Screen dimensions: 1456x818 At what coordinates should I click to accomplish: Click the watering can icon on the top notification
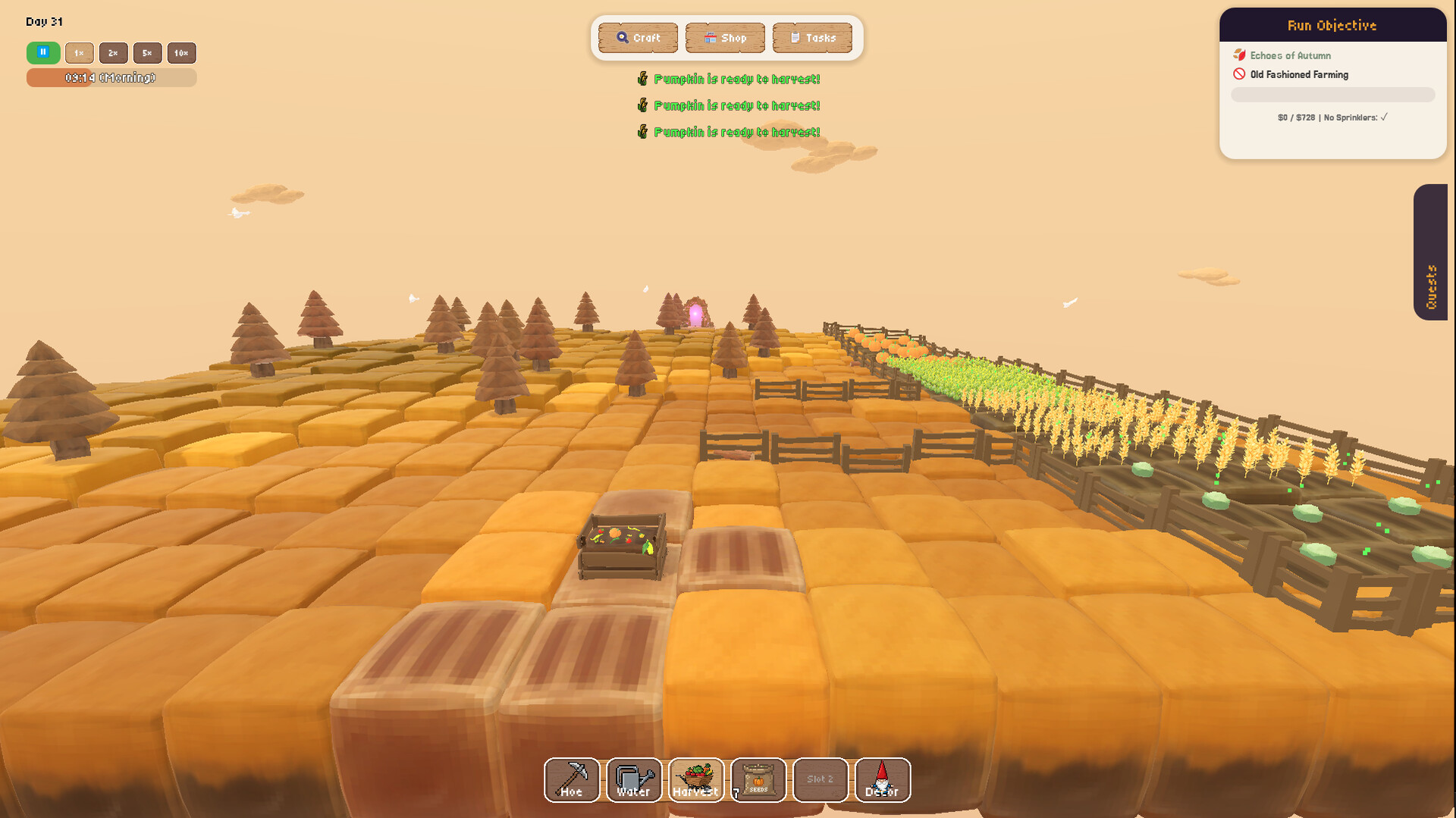point(641,78)
